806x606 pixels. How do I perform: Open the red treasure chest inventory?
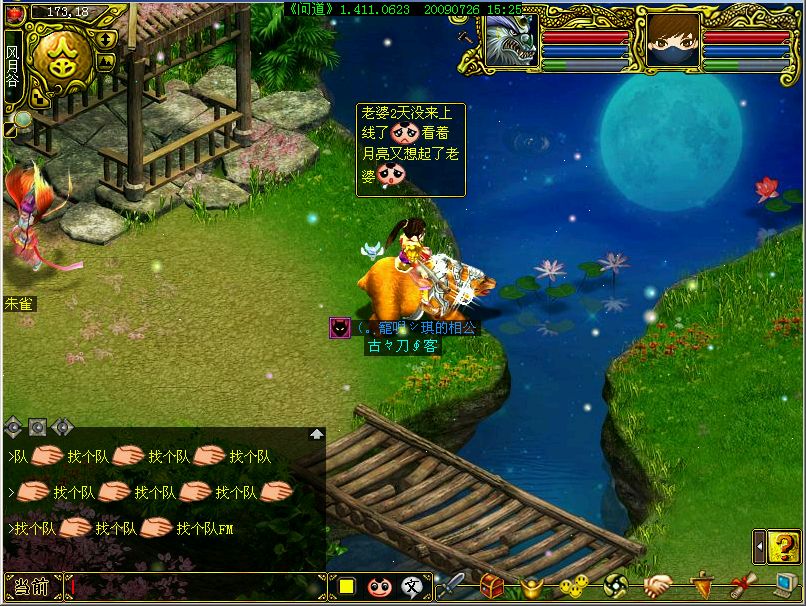point(492,585)
